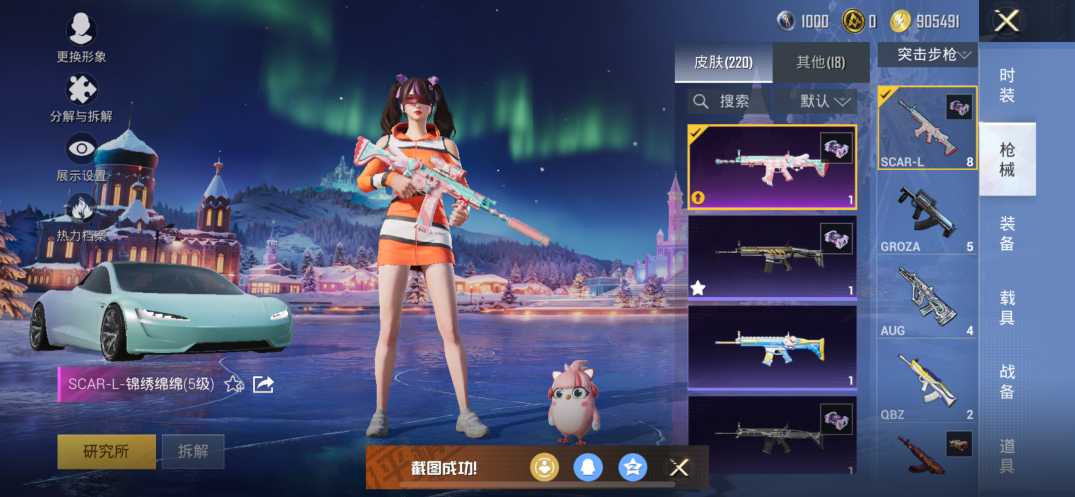Switch to the 时装 category tab

[x=1007, y=85]
